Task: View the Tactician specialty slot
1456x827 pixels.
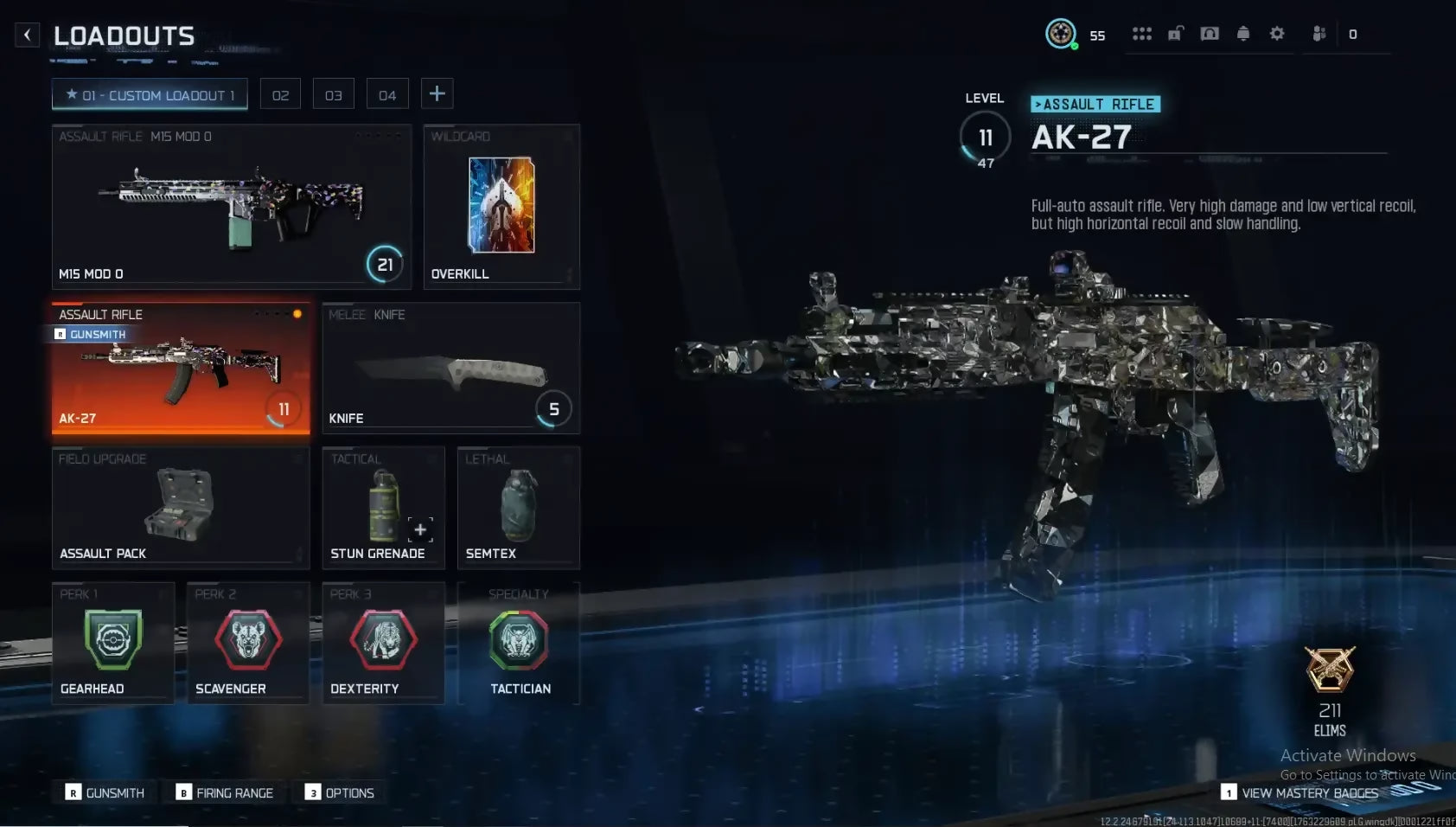Action: [x=519, y=643]
